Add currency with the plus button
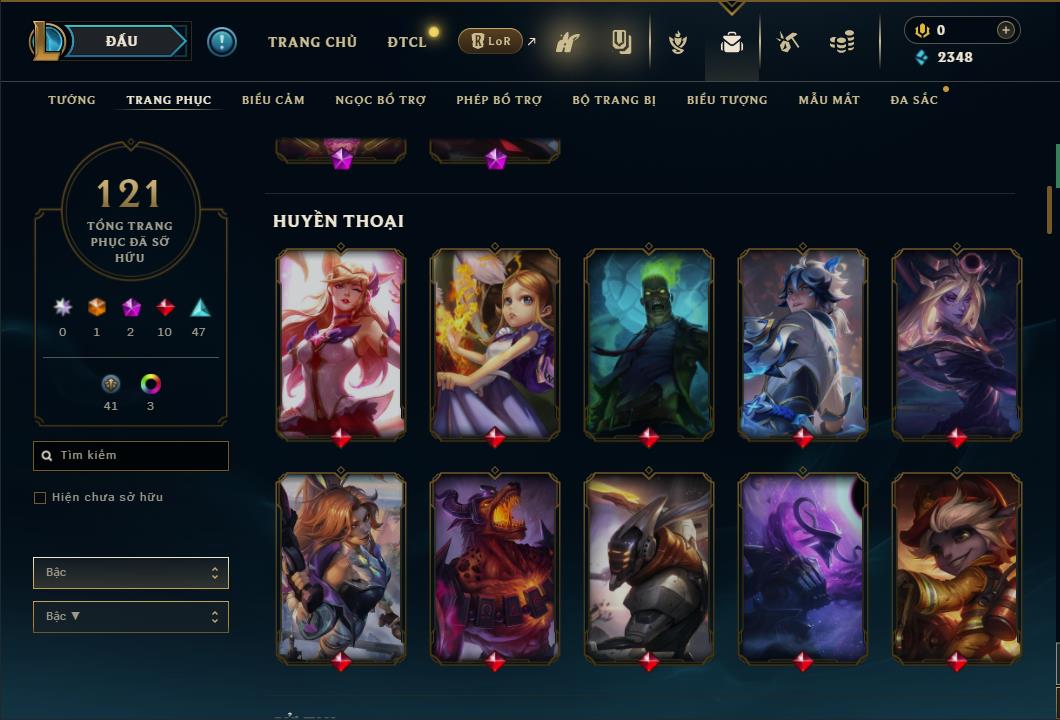The height and width of the screenshot is (720, 1060). (x=1006, y=30)
